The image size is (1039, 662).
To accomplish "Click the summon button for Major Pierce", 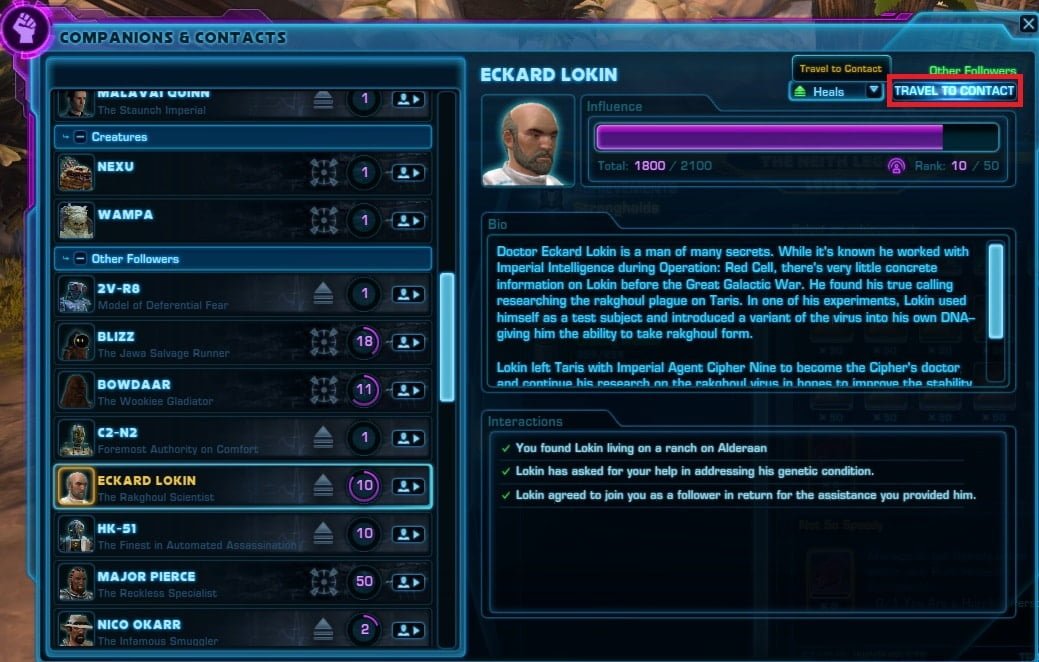I will tap(408, 582).
